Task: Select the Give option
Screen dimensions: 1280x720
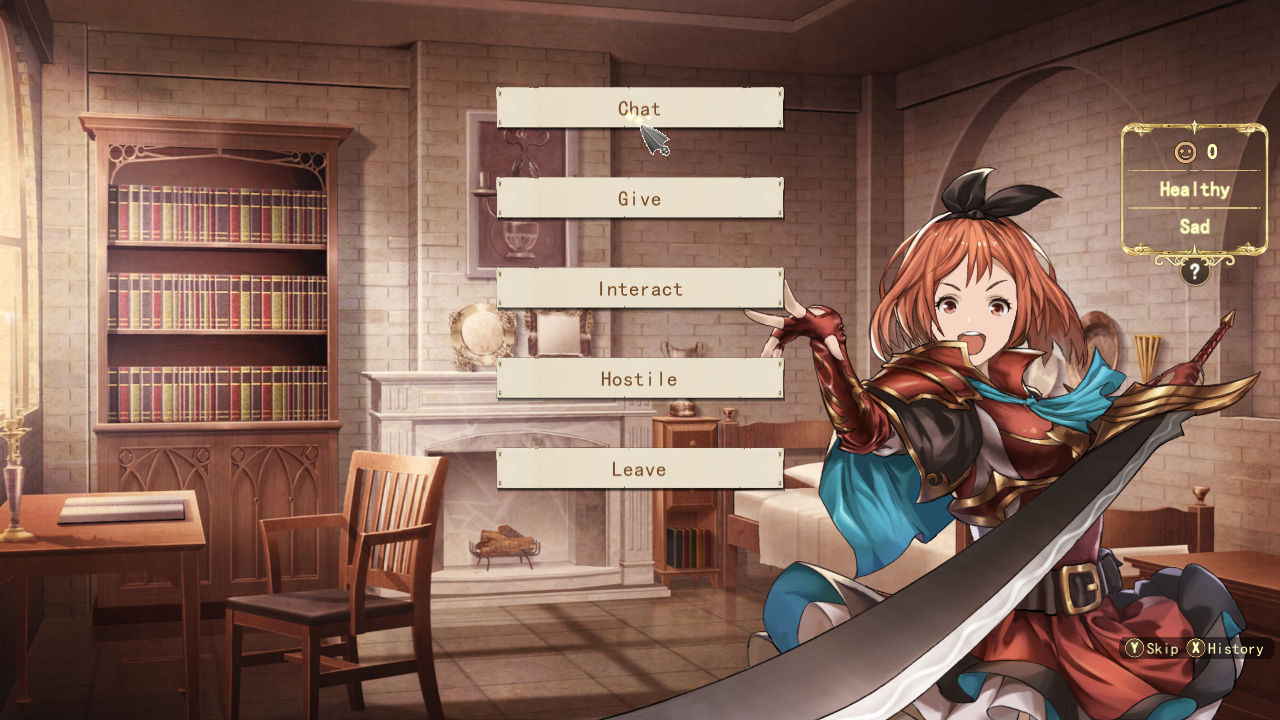Action: (639, 199)
